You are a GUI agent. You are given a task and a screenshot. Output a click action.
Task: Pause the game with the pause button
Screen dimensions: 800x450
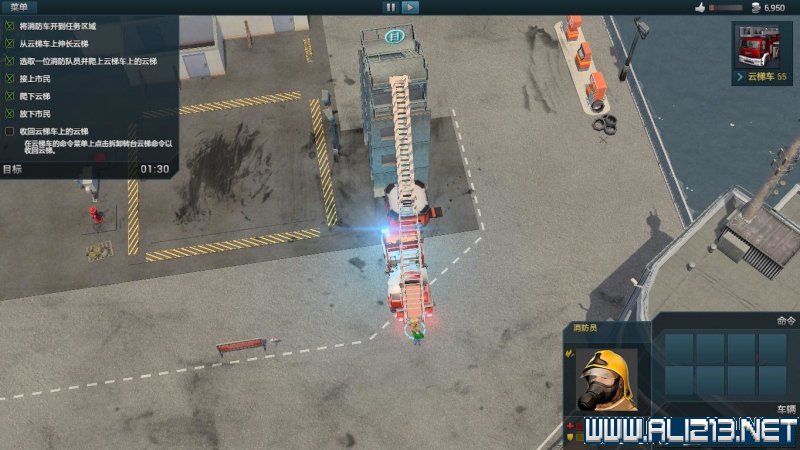[390, 7]
